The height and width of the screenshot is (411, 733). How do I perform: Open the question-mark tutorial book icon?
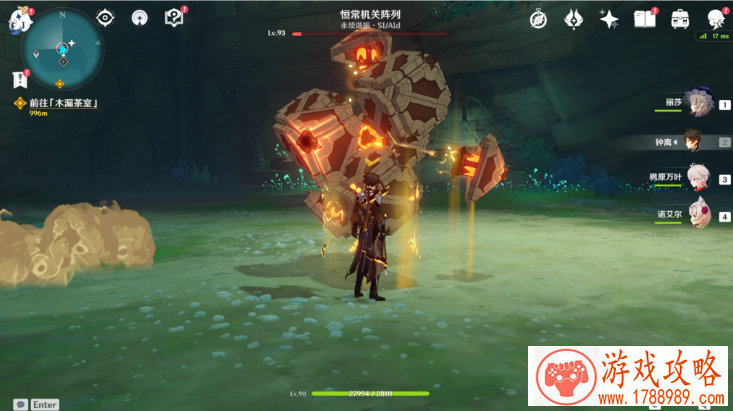coord(174,18)
